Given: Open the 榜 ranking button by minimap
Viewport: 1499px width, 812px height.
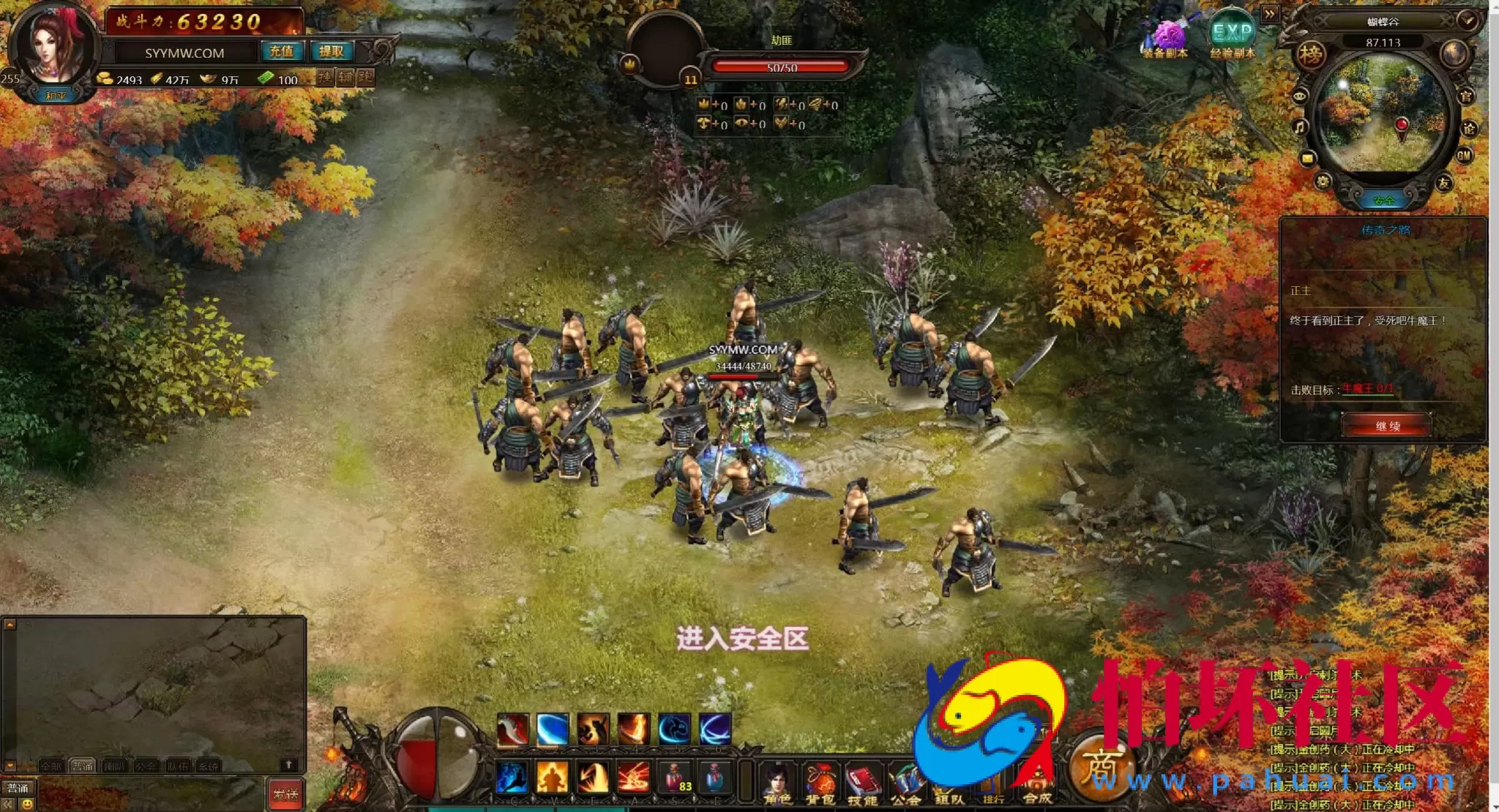Looking at the screenshot, I should 1311,55.
